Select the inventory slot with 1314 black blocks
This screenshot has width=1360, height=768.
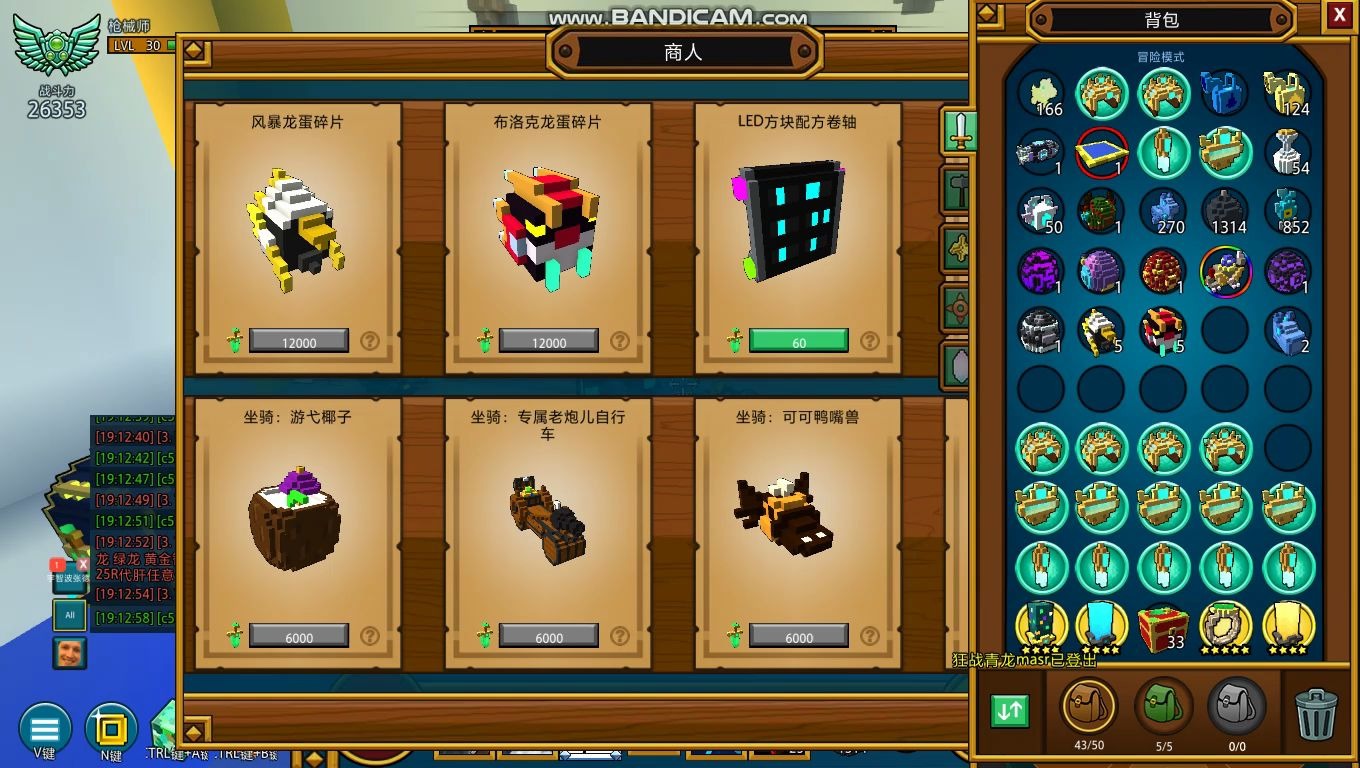(x=1225, y=212)
